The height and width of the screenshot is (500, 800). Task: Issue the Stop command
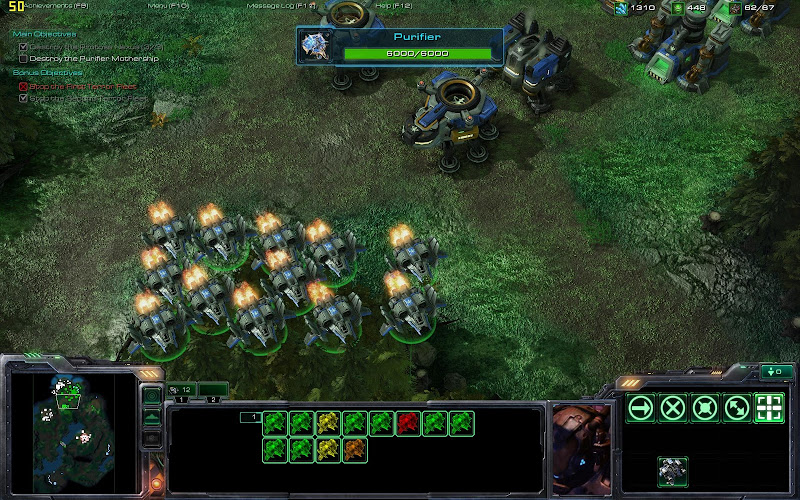[x=673, y=407]
